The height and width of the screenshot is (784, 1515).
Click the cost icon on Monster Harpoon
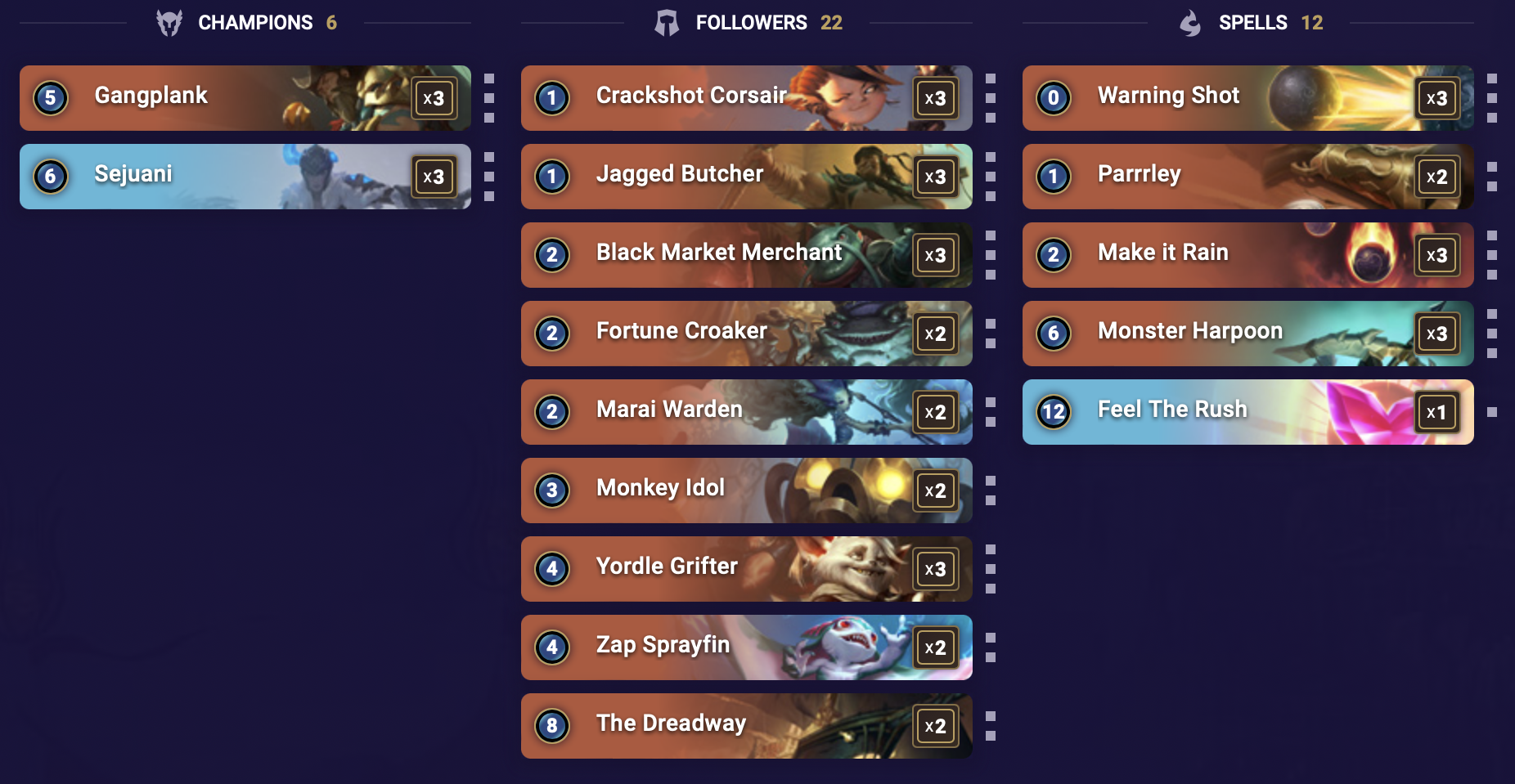click(1053, 334)
